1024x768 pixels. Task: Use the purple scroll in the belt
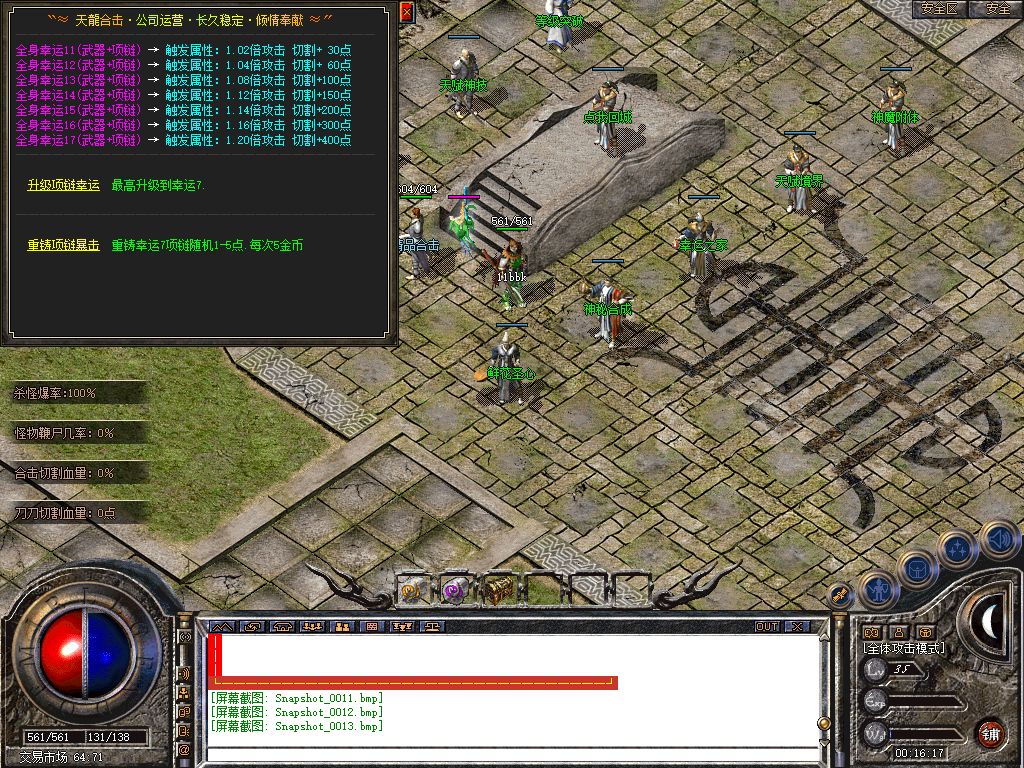[x=455, y=590]
